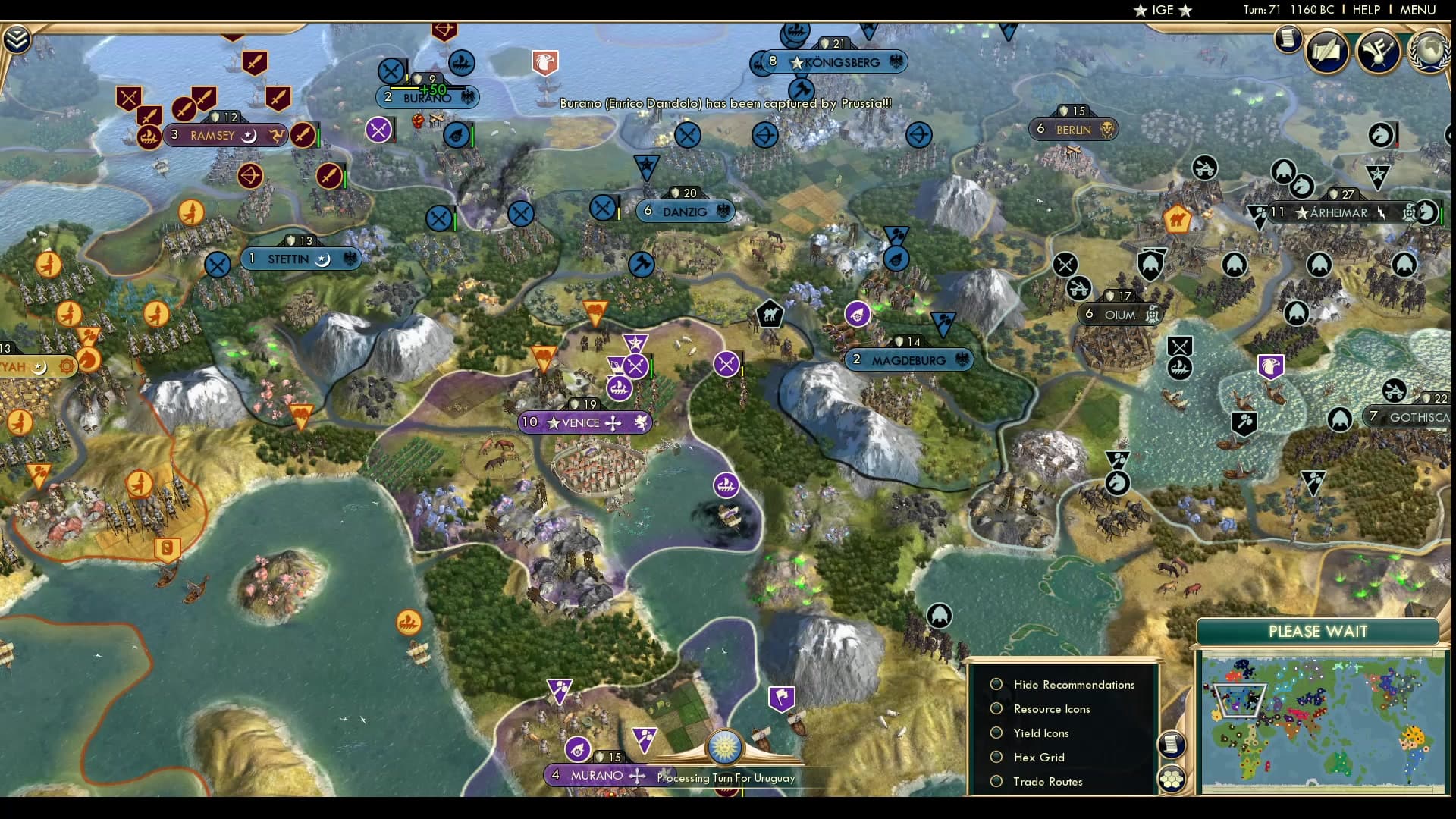Click the PLEASE WAIT turn button
This screenshot has height=819, width=1456.
(x=1317, y=632)
